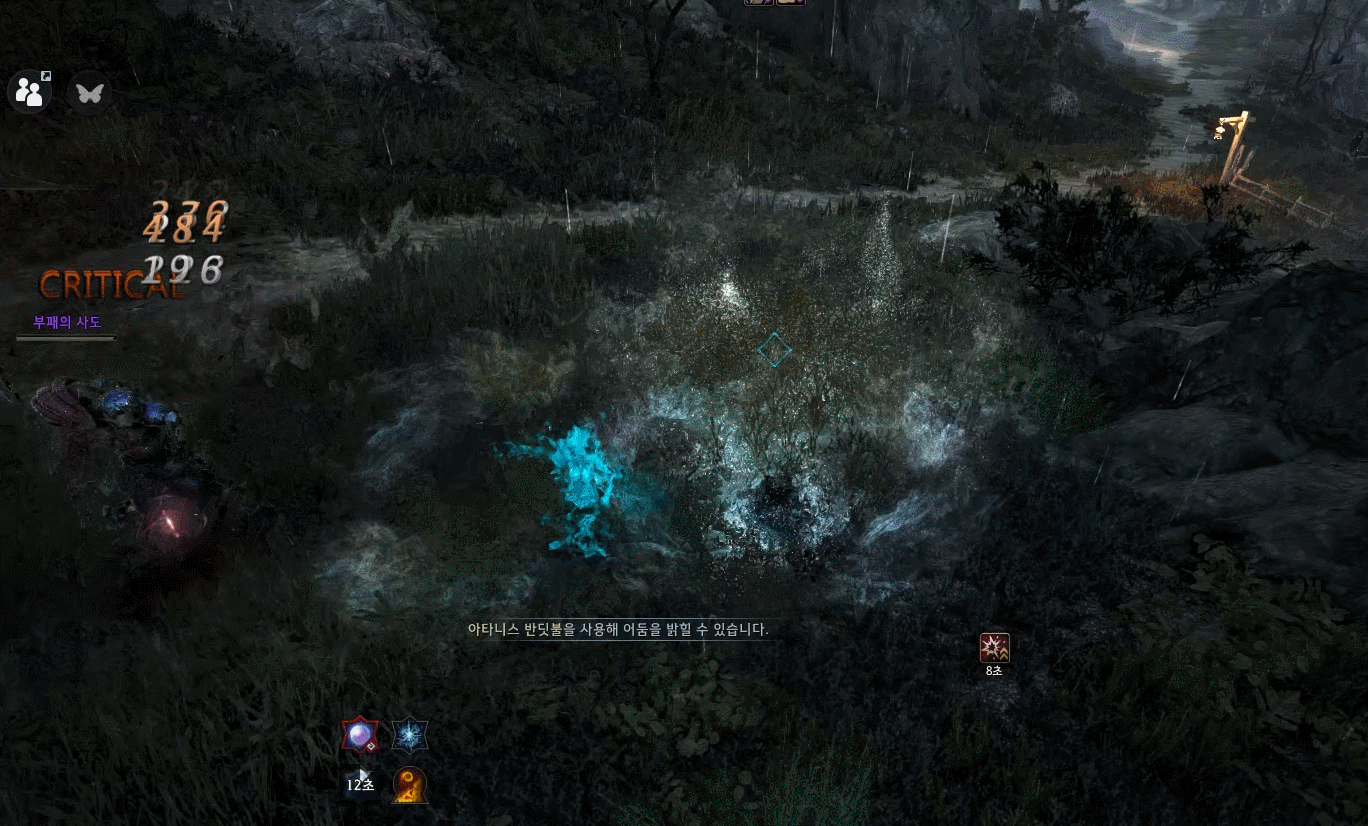Click the white butterfly icon
This screenshot has height=826, width=1368.
tap(90, 93)
